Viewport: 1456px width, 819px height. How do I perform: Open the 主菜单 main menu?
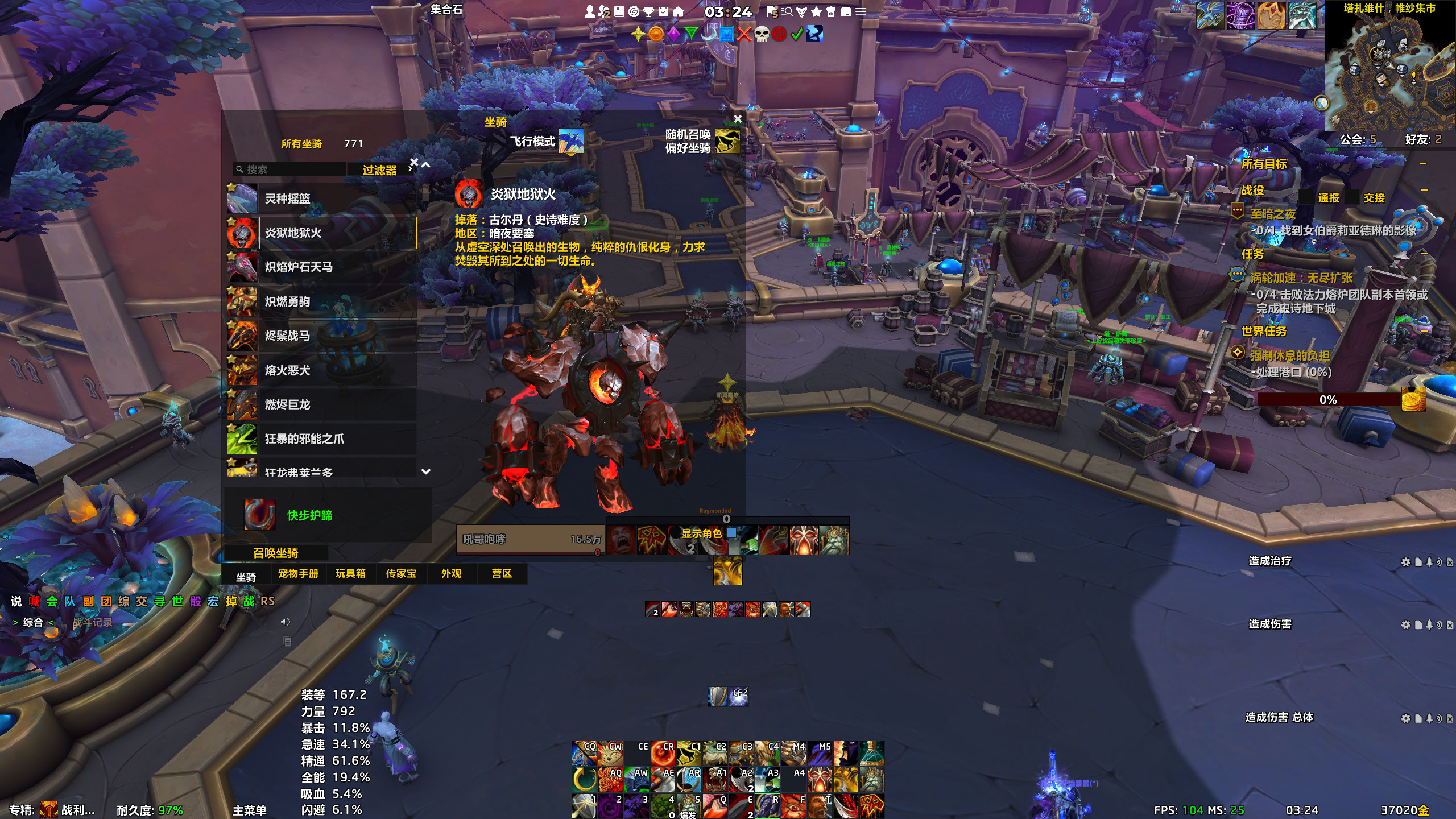[249, 810]
